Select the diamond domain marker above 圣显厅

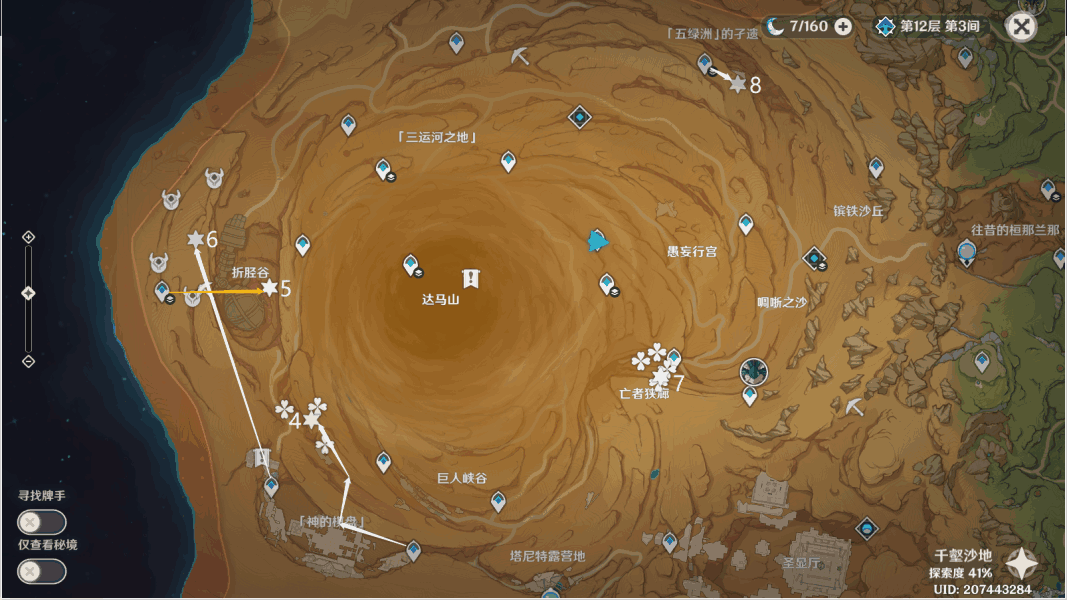pos(866,528)
